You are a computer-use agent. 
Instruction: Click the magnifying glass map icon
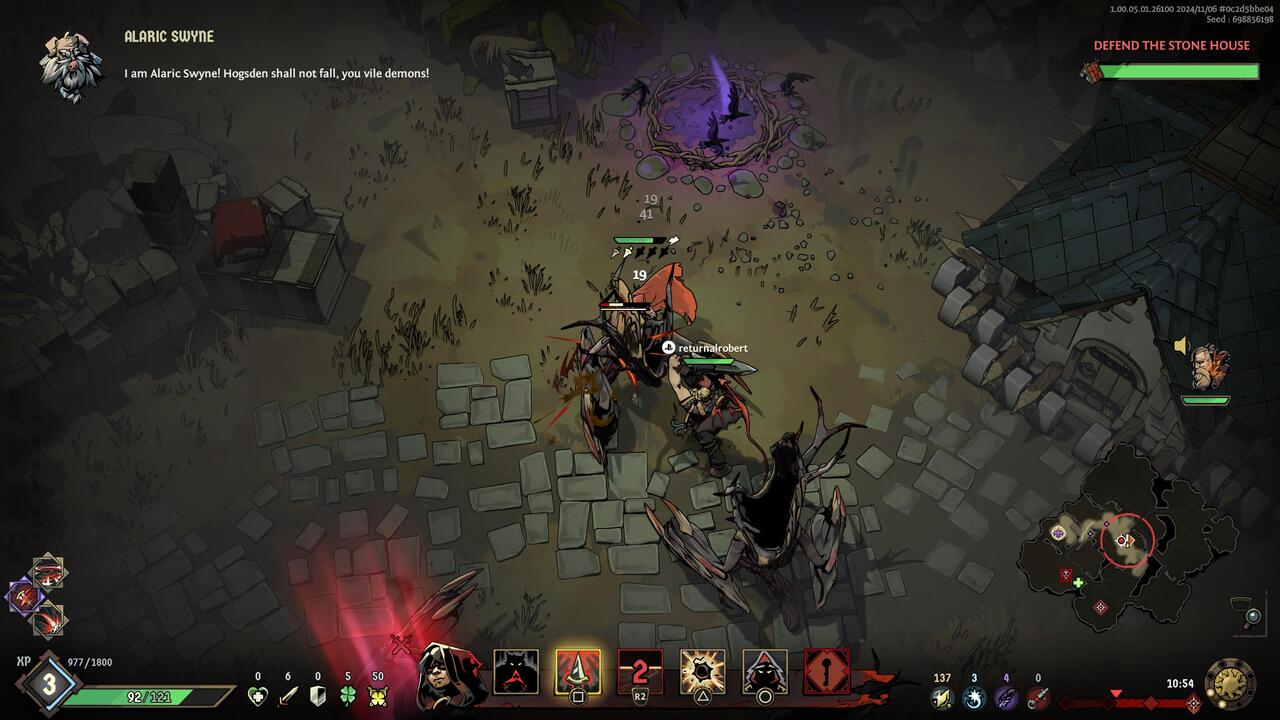[x=1251, y=616]
